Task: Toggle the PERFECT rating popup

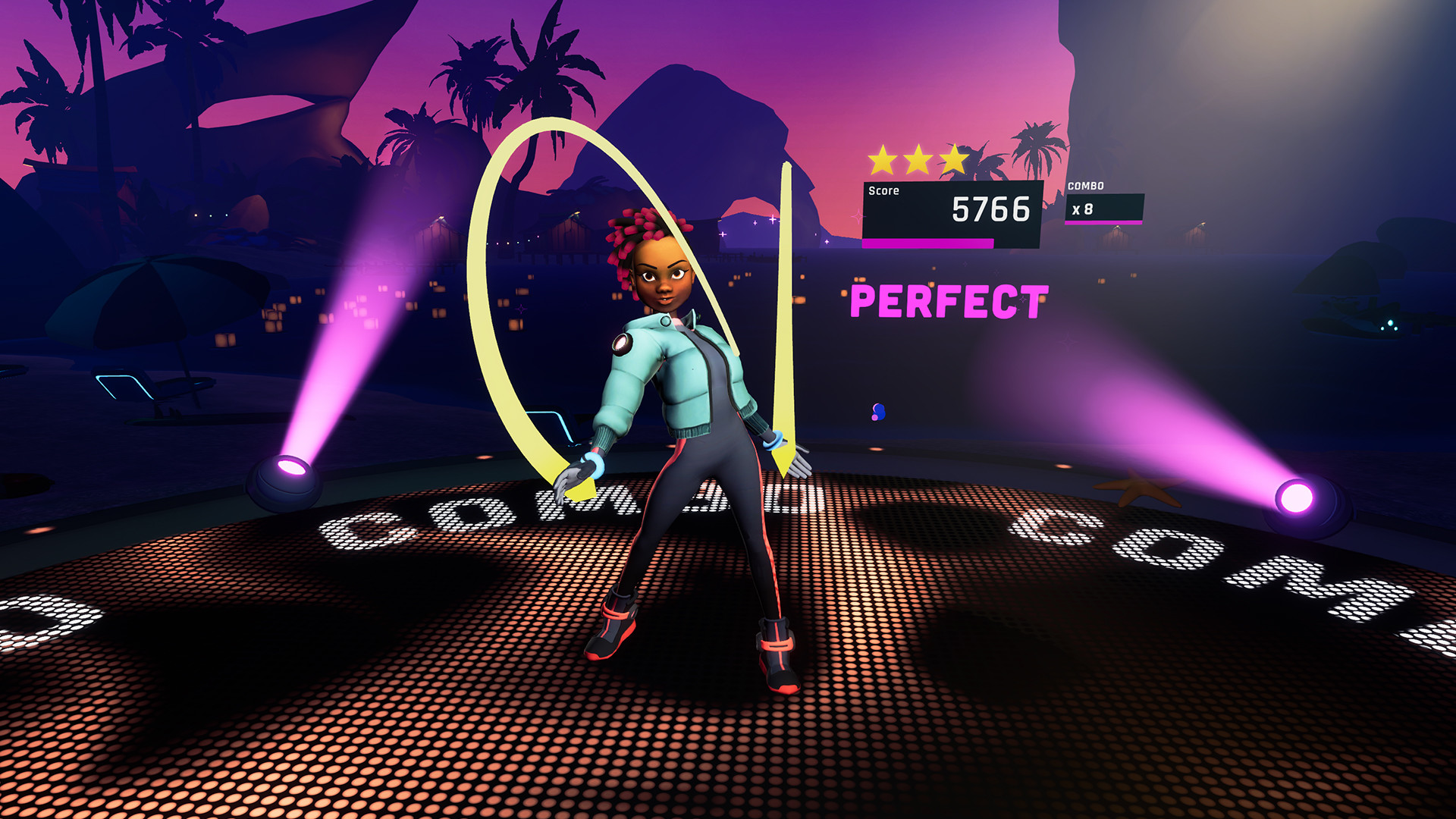Action: [948, 300]
